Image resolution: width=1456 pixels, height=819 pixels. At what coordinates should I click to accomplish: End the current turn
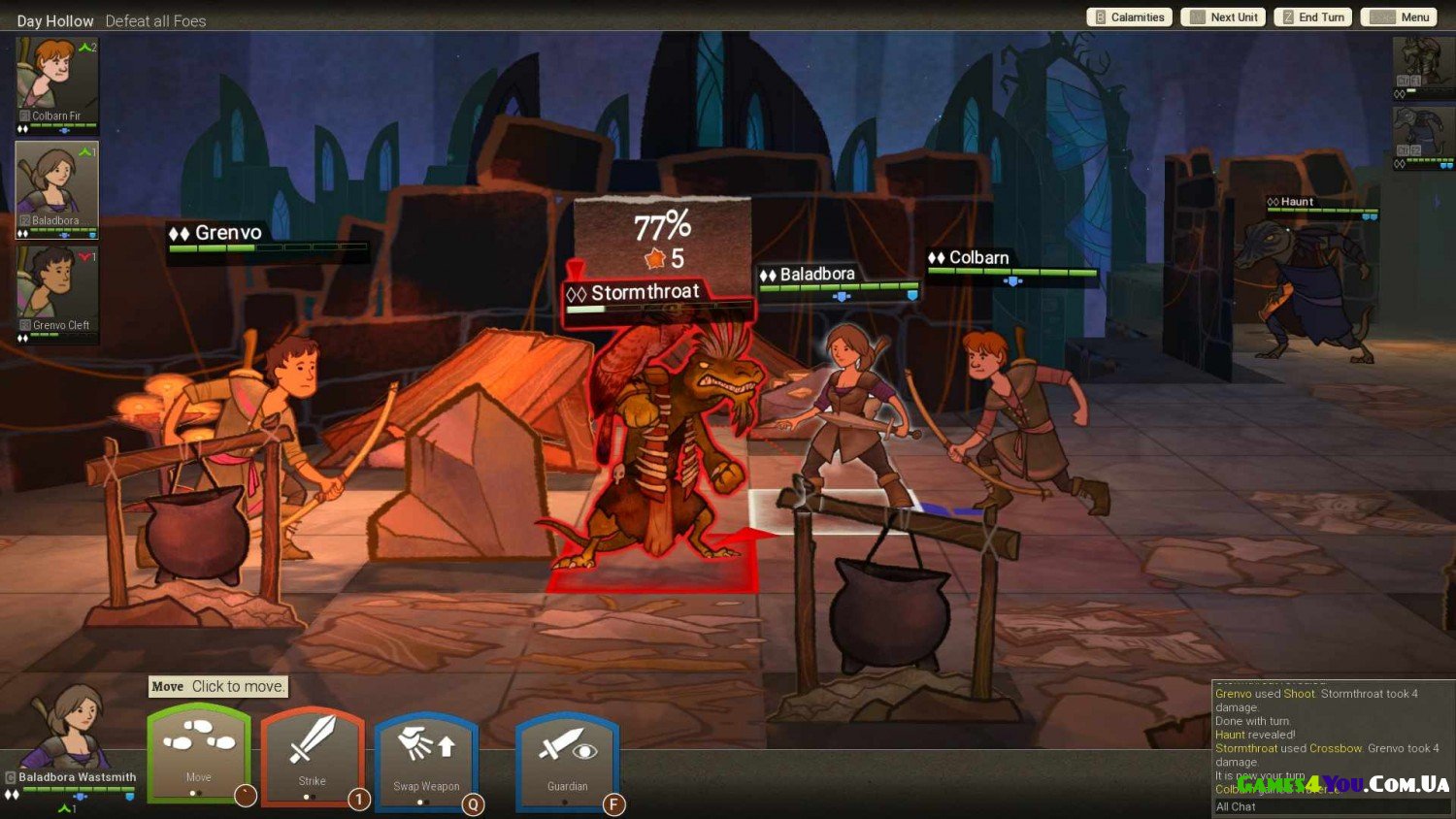pyautogui.click(x=1312, y=17)
